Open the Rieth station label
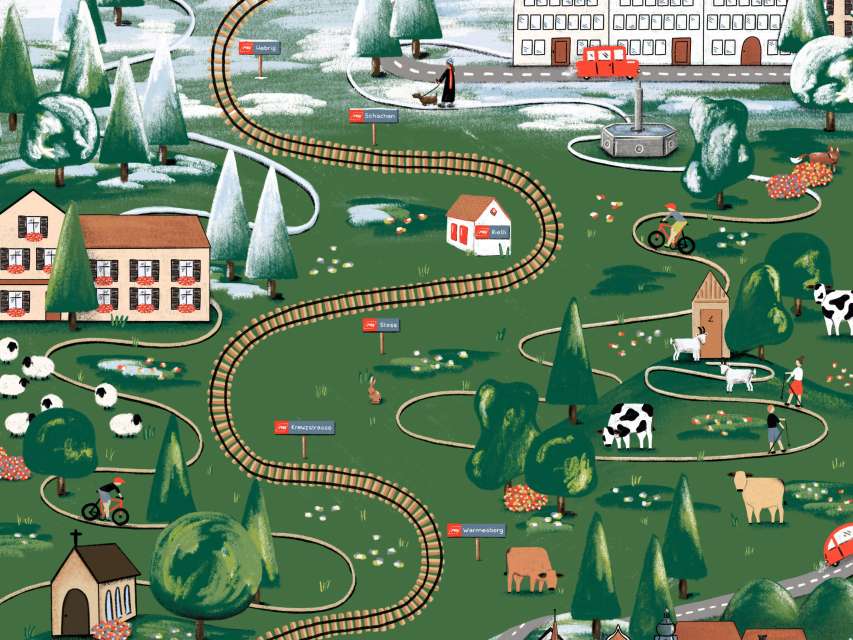The height and width of the screenshot is (640, 853). (488, 231)
